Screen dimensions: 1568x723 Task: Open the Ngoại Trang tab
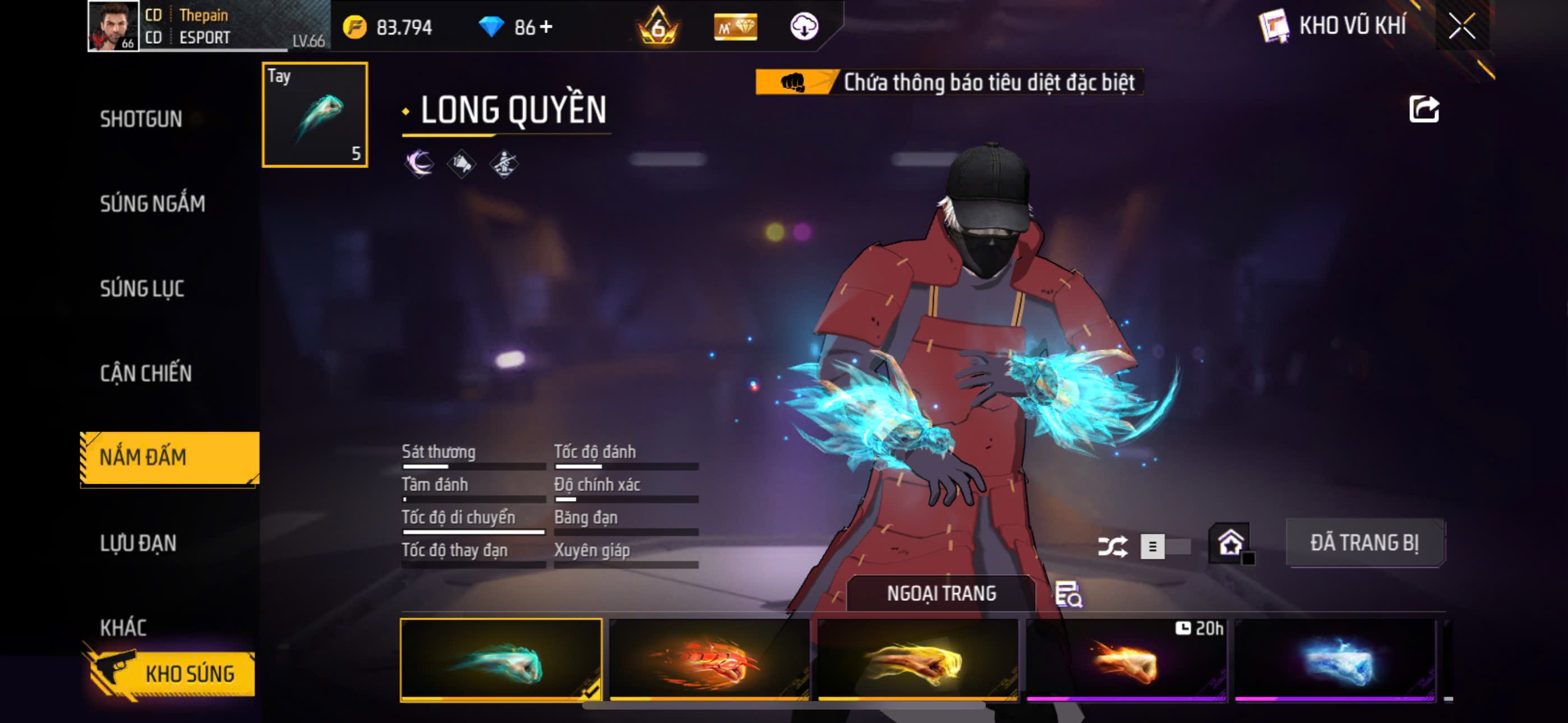940,594
